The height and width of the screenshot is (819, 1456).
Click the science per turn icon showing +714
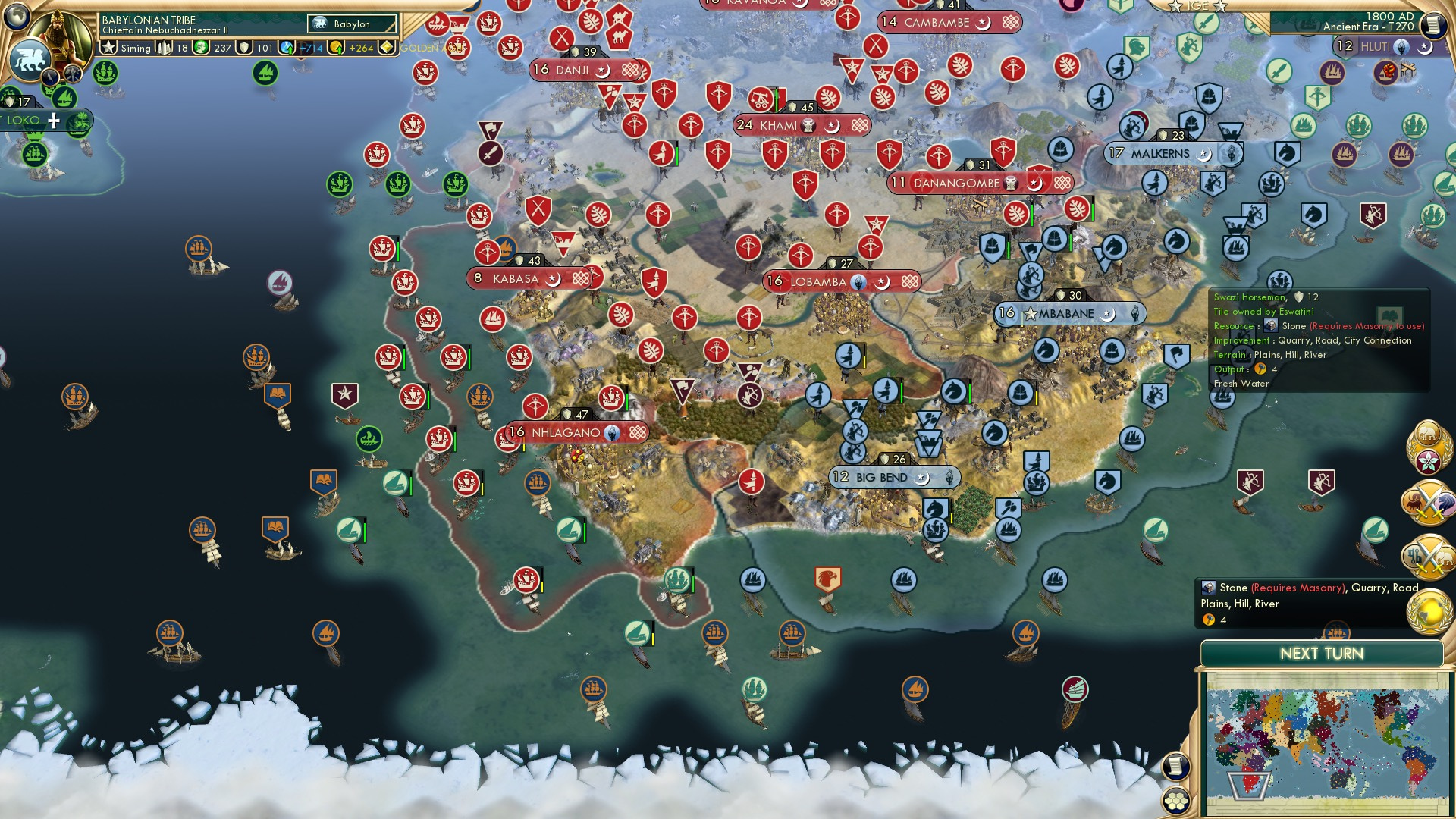point(287,48)
